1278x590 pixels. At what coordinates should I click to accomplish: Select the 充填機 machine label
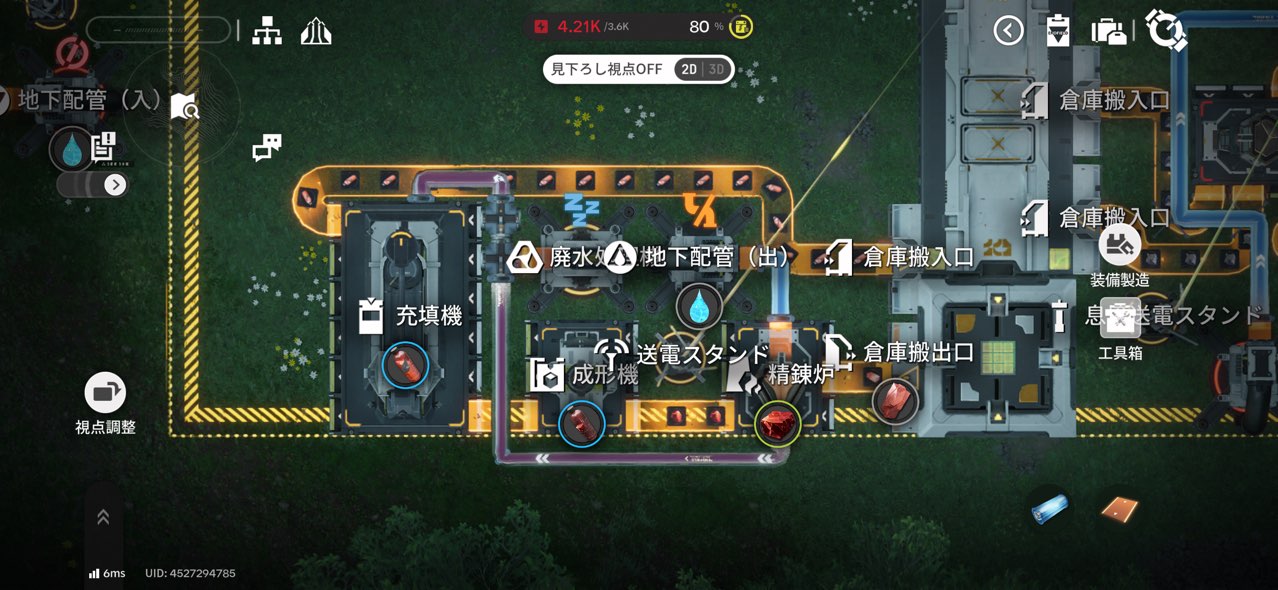point(428,317)
